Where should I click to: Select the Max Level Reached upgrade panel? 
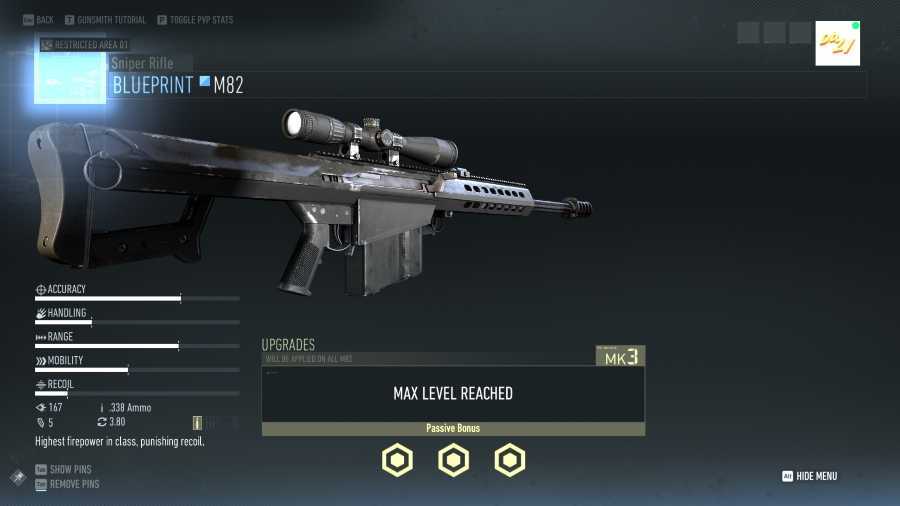(453, 394)
